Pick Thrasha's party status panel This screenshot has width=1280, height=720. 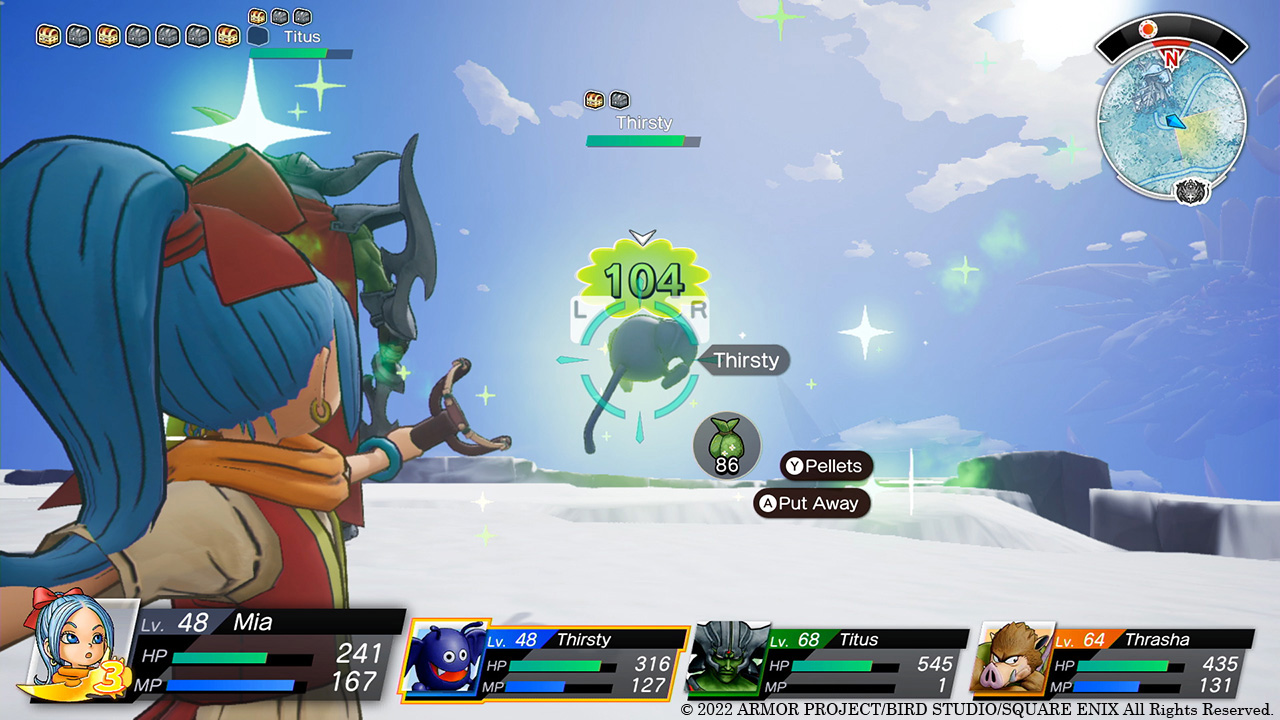pyautogui.click(x=1112, y=661)
